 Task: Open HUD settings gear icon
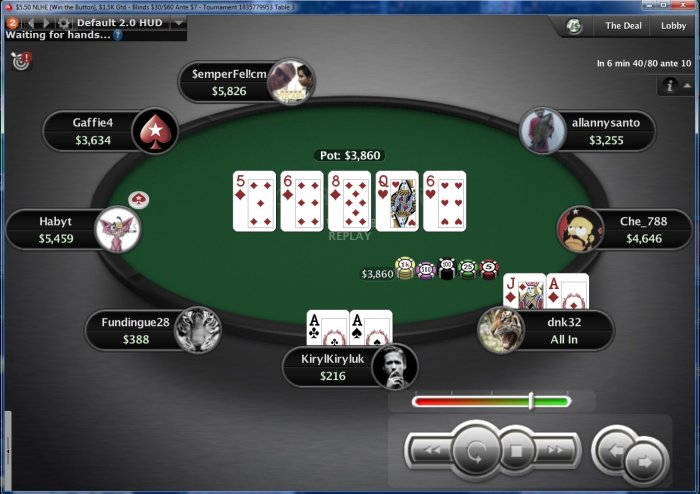(x=64, y=22)
